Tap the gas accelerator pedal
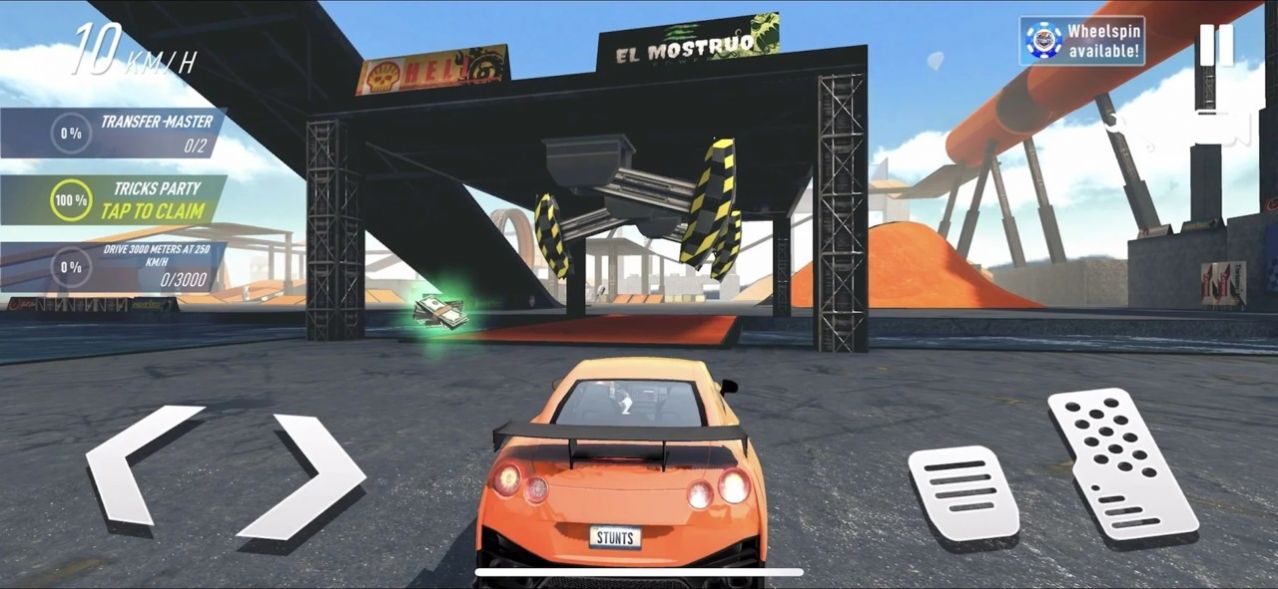Viewport: 1278px width, 589px height. pyautogui.click(x=1121, y=464)
